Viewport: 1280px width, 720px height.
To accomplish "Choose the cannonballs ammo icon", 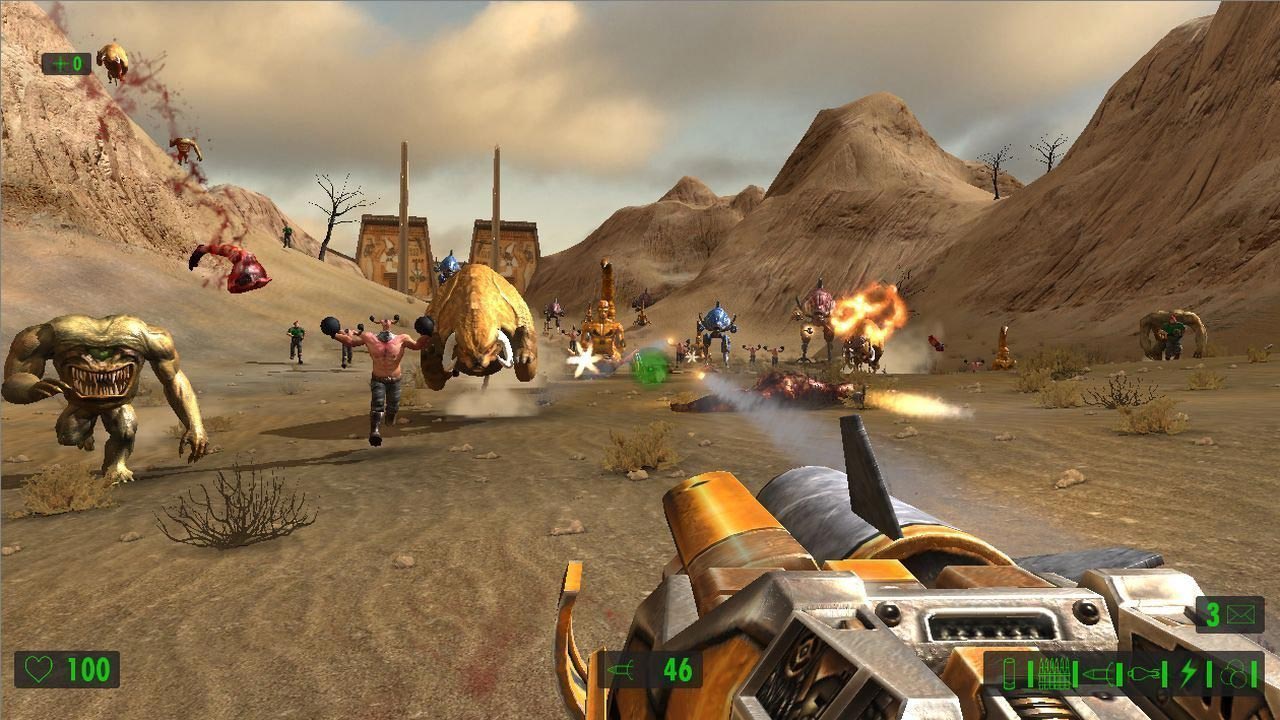I will tap(1232, 672).
